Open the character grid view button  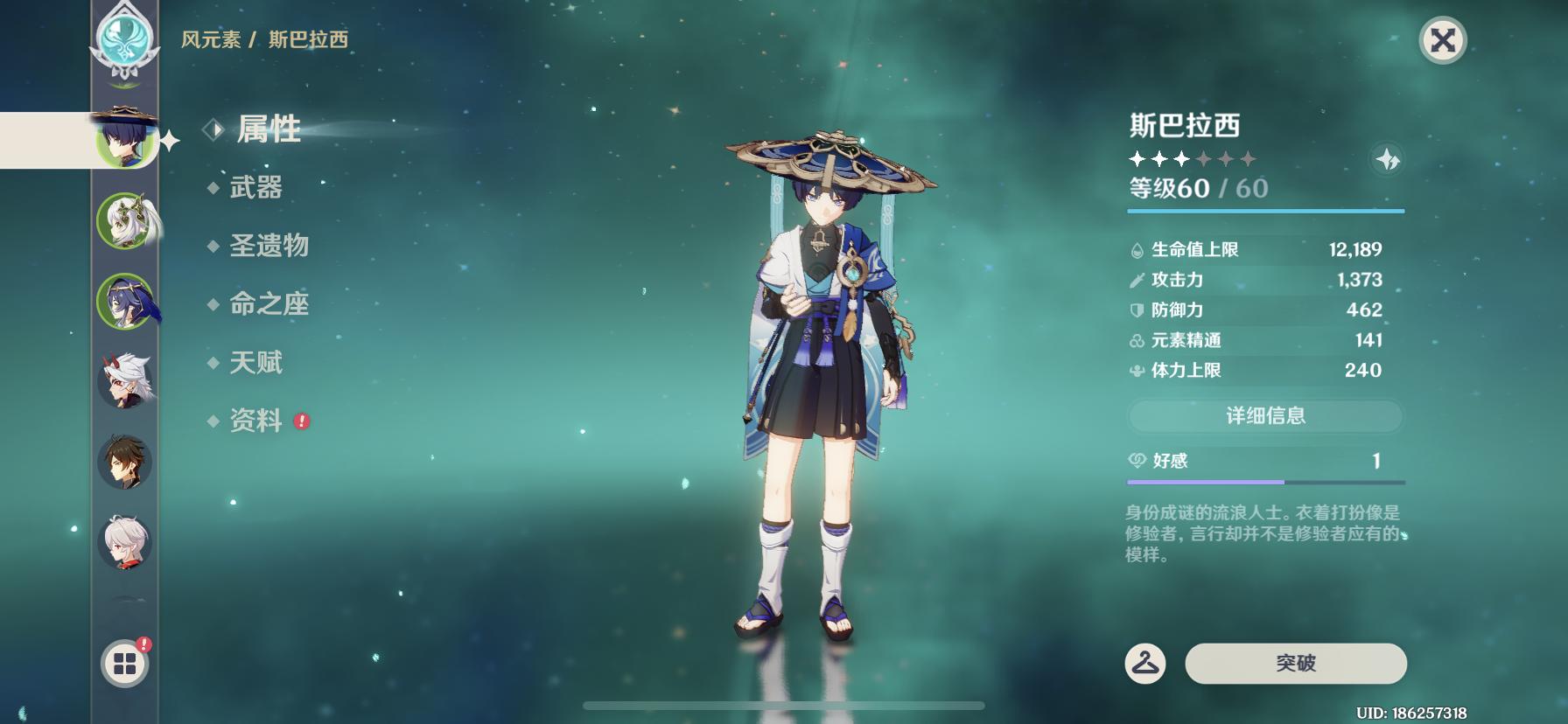pyautogui.click(x=125, y=665)
